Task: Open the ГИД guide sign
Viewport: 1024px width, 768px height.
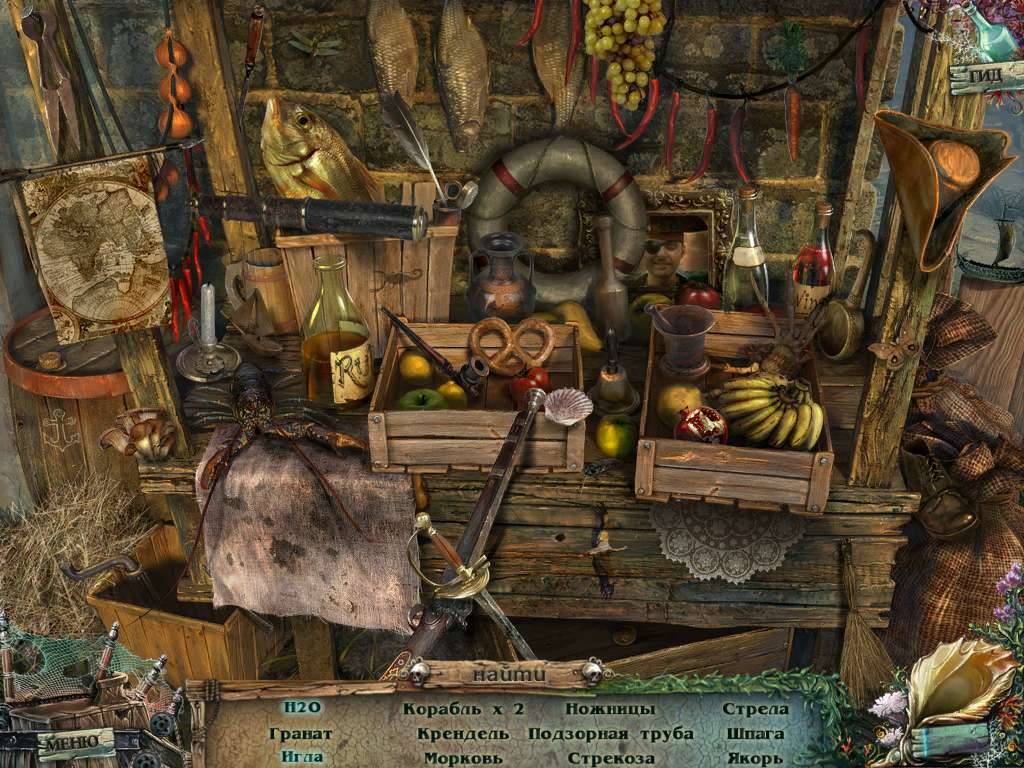Action: [983, 76]
